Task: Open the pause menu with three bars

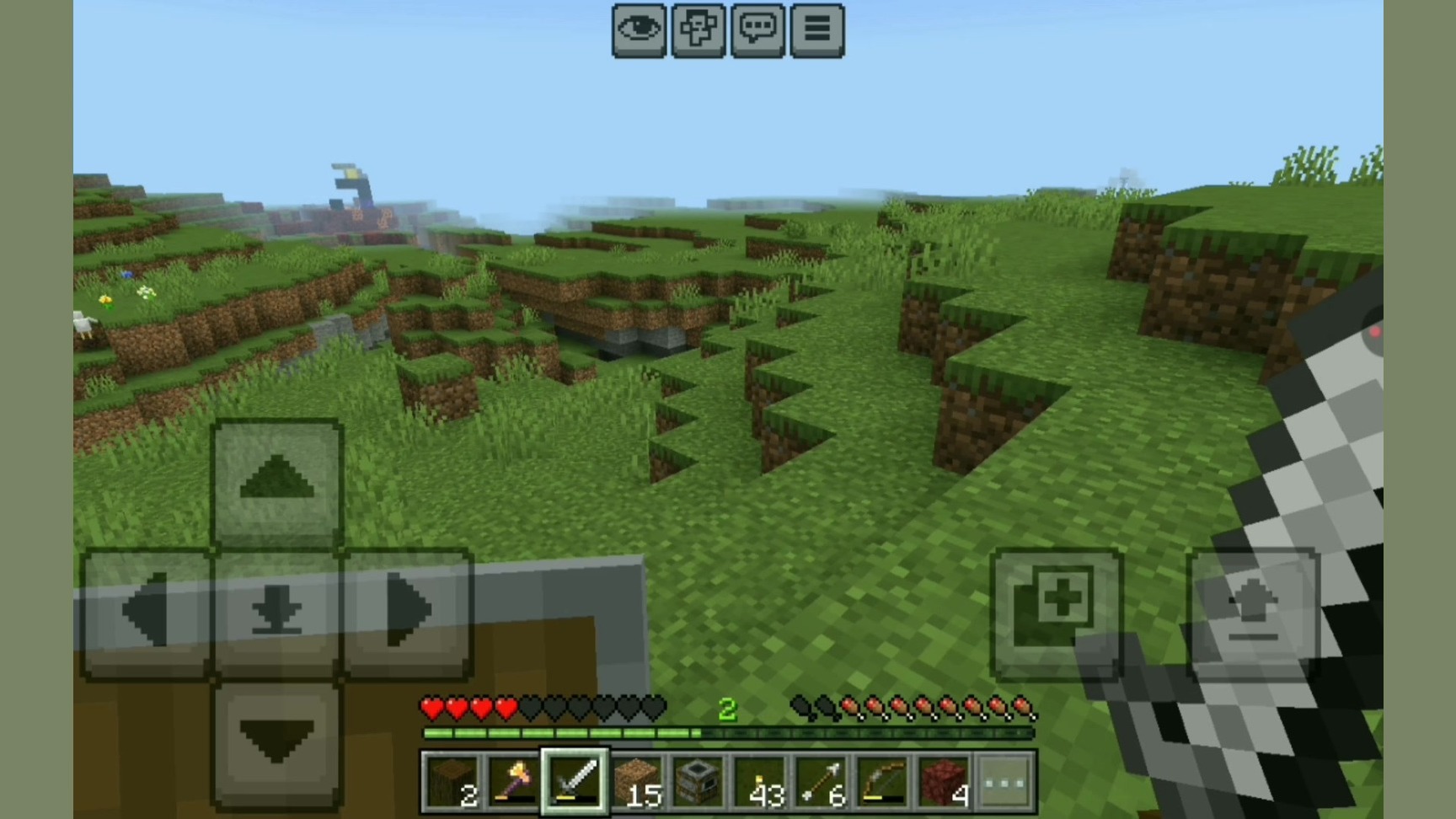Action: tap(816, 30)
